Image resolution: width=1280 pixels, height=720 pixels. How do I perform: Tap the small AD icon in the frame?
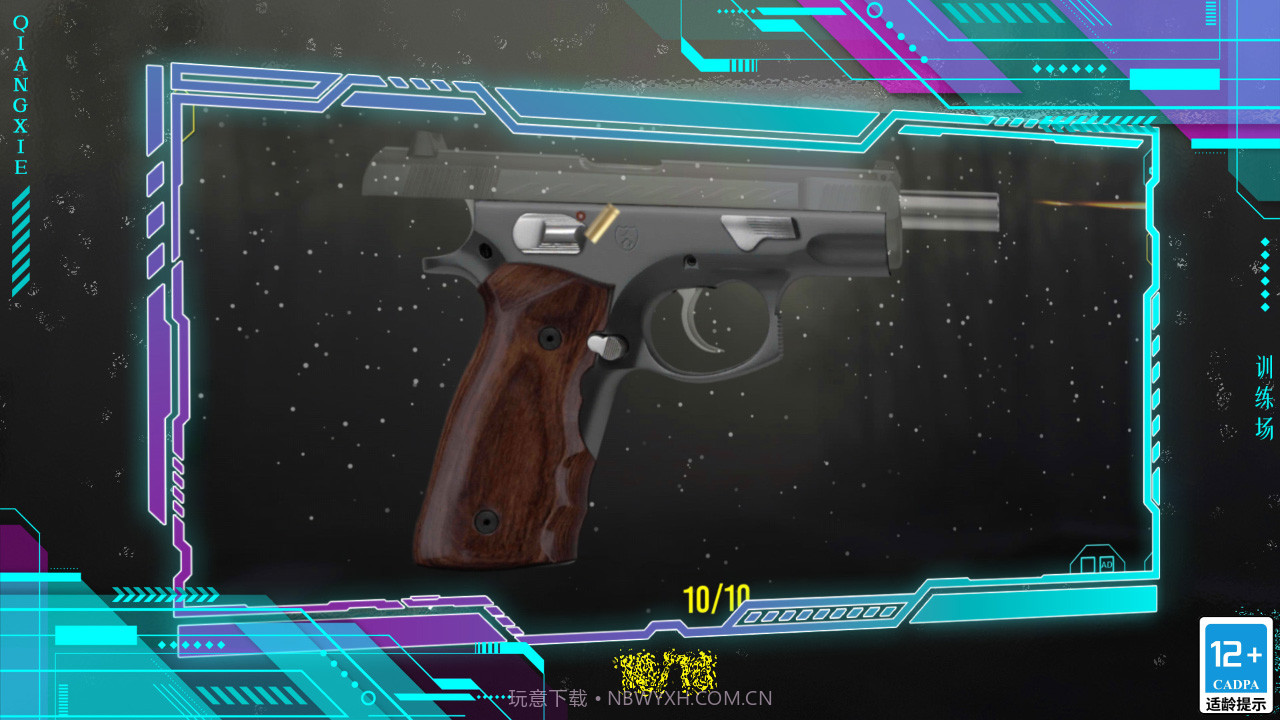coord(1106,565)
